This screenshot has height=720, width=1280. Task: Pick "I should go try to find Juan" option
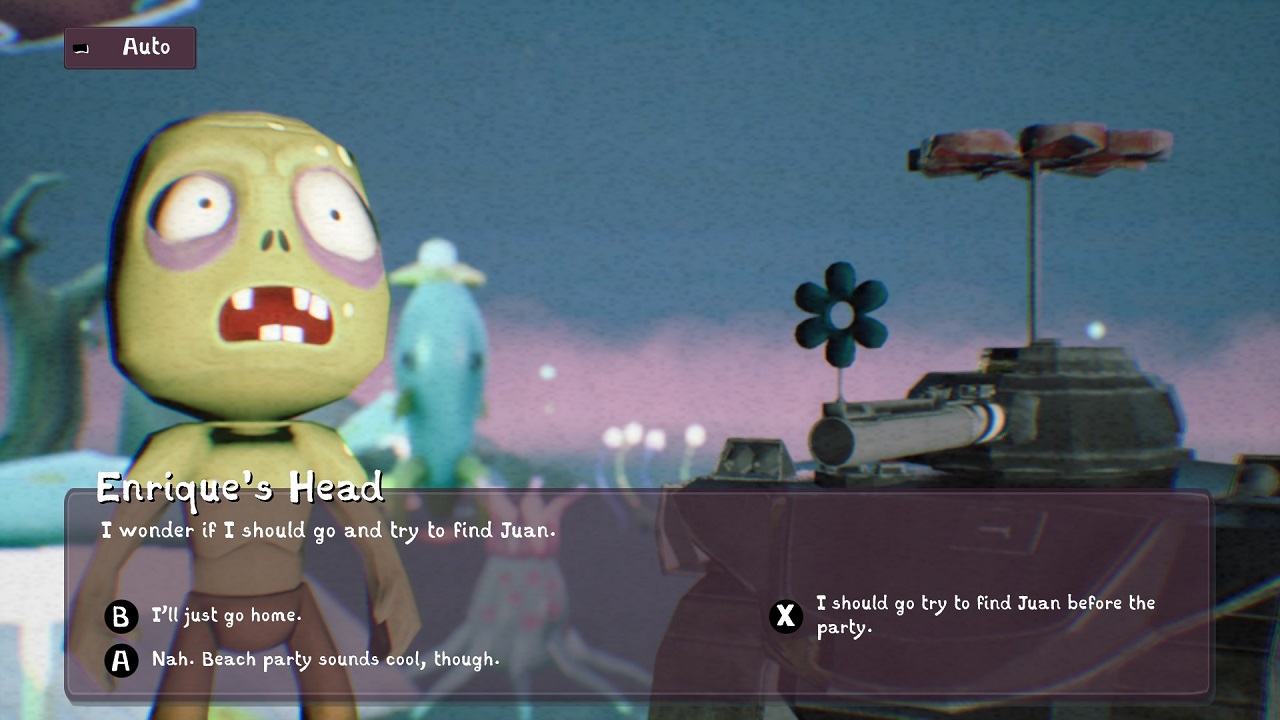(x=985, y=615)
